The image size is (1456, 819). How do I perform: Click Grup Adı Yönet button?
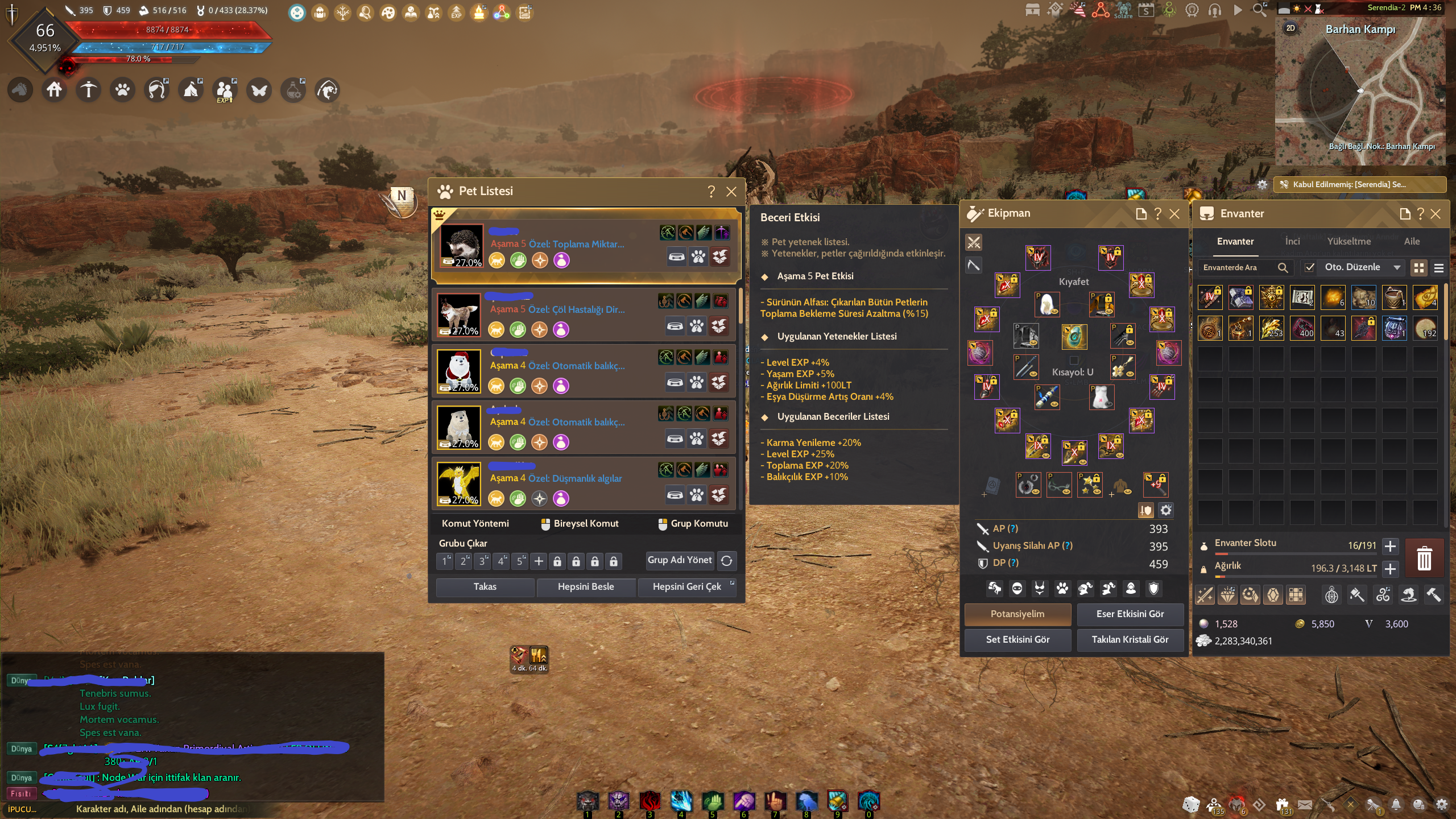point(679,560)
